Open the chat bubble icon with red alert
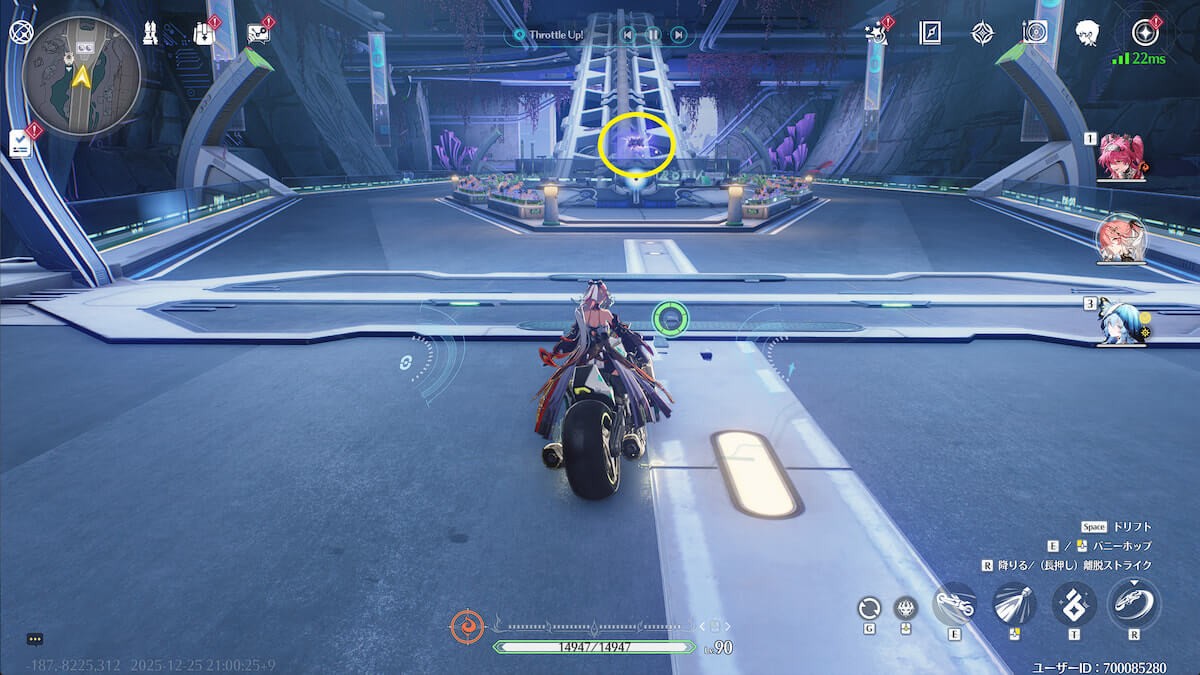This screenshot has height=675, width=1200. click(x=258, y=33)
